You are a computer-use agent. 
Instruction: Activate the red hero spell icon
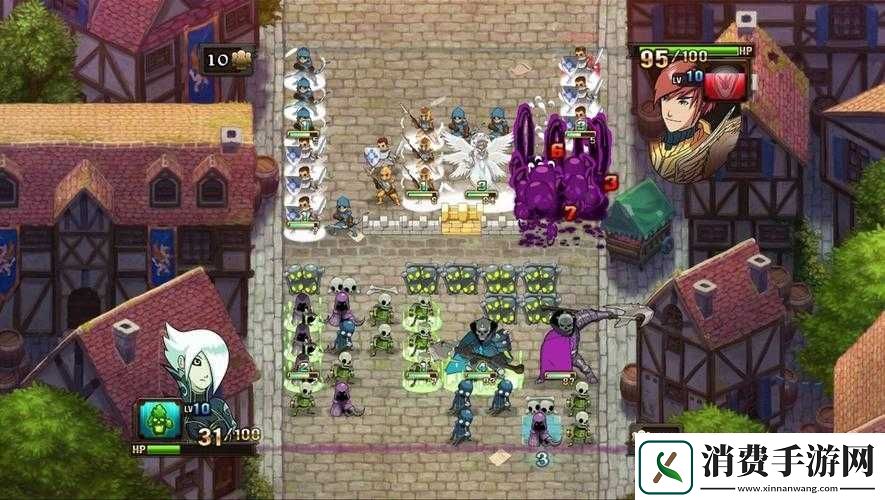coord(725,83)
